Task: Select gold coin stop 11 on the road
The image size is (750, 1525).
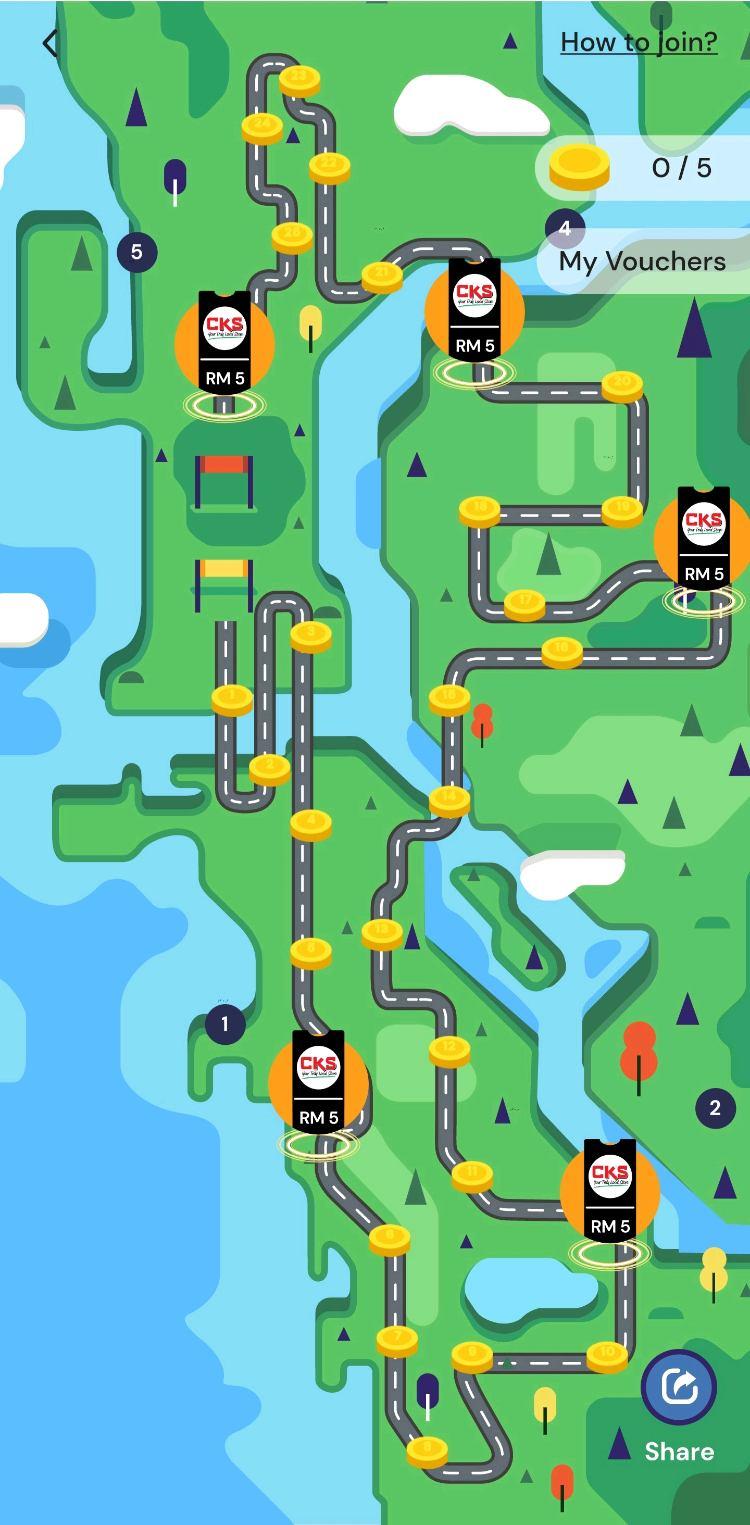Action: [472, 1175]
